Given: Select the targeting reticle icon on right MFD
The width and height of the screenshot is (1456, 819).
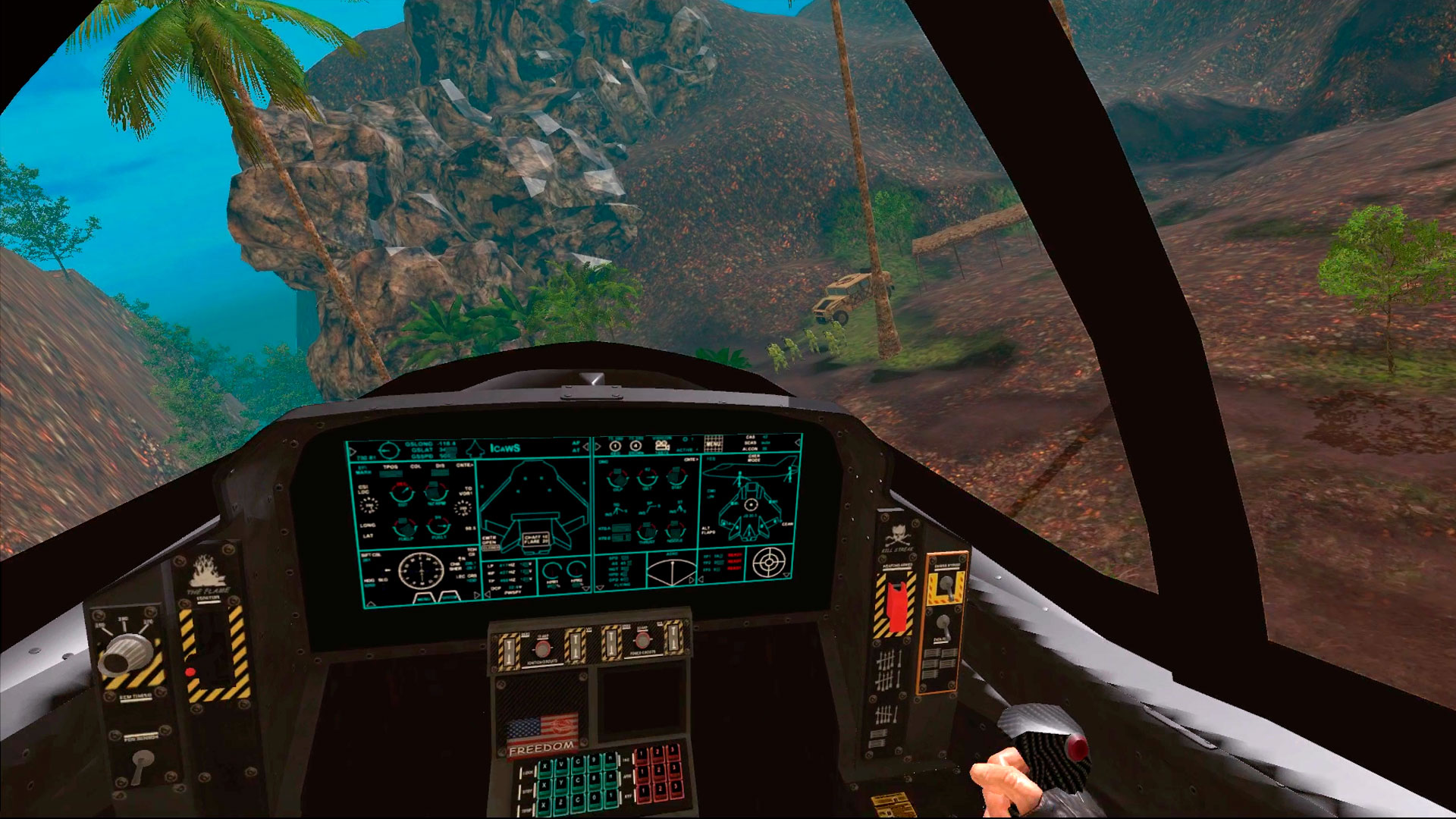Looking at the screenshot, I should [769, 561].
